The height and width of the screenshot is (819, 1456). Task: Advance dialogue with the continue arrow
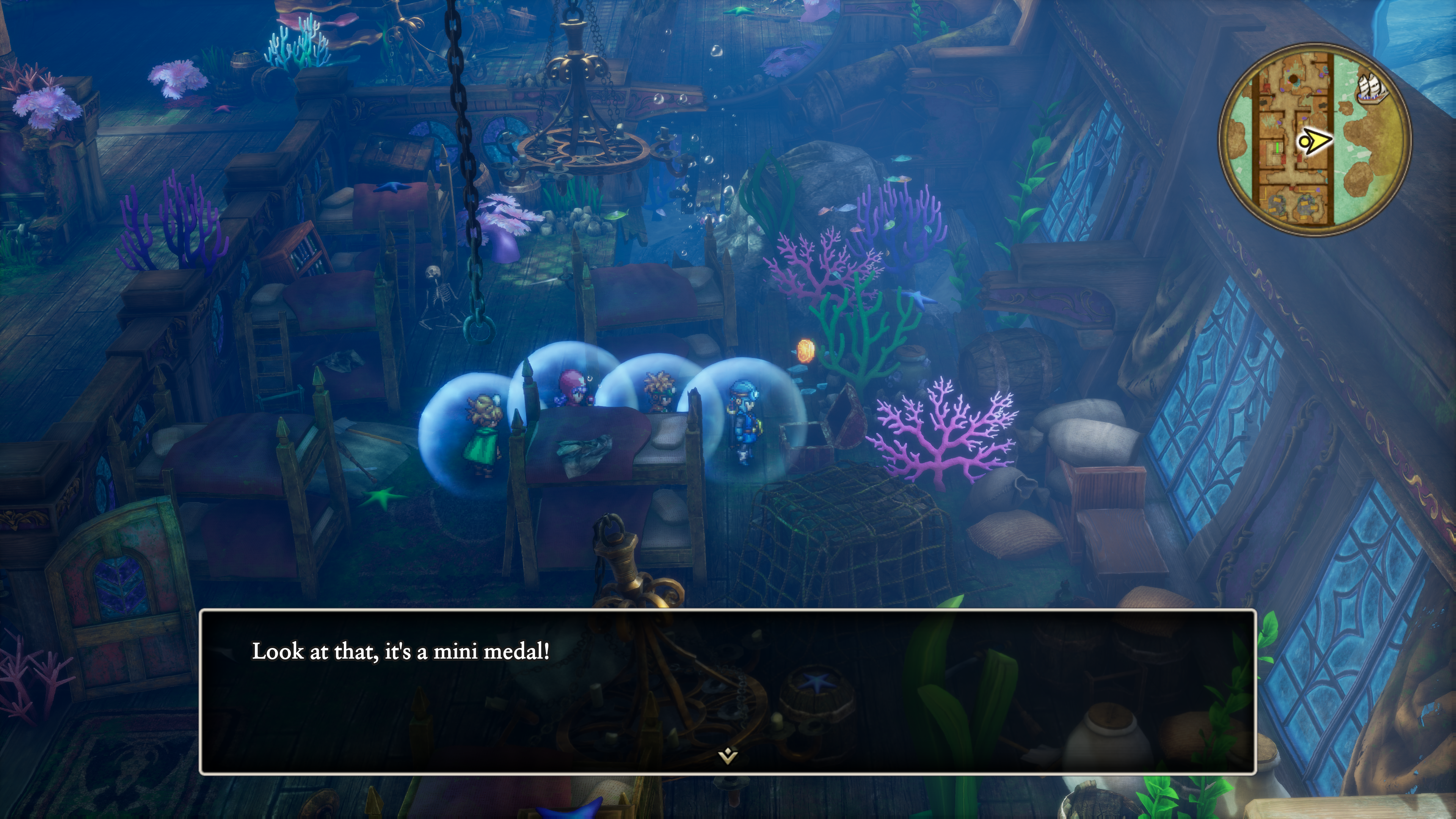728,756
